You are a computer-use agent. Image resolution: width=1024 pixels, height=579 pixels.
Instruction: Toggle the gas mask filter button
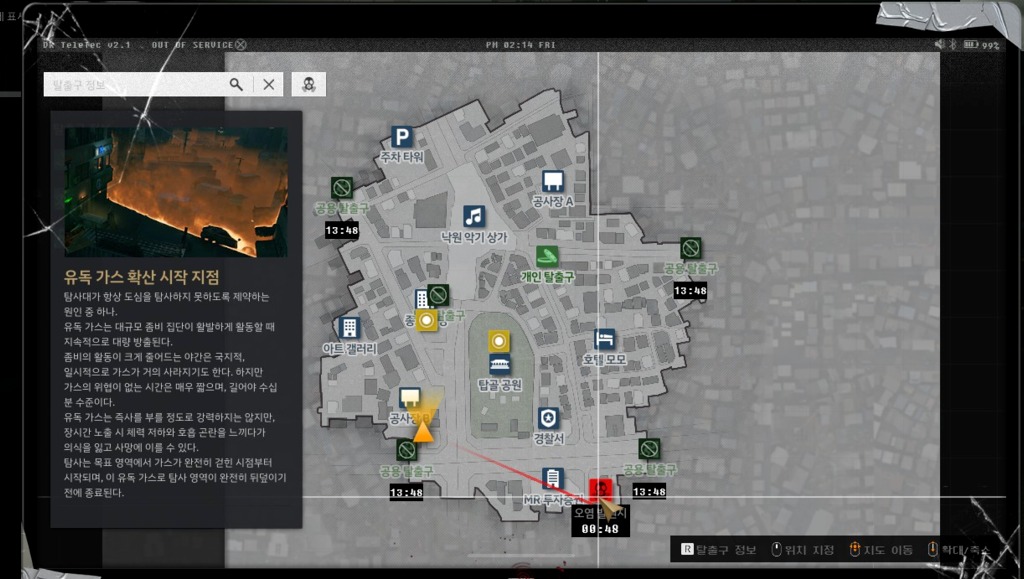(308, 85)
